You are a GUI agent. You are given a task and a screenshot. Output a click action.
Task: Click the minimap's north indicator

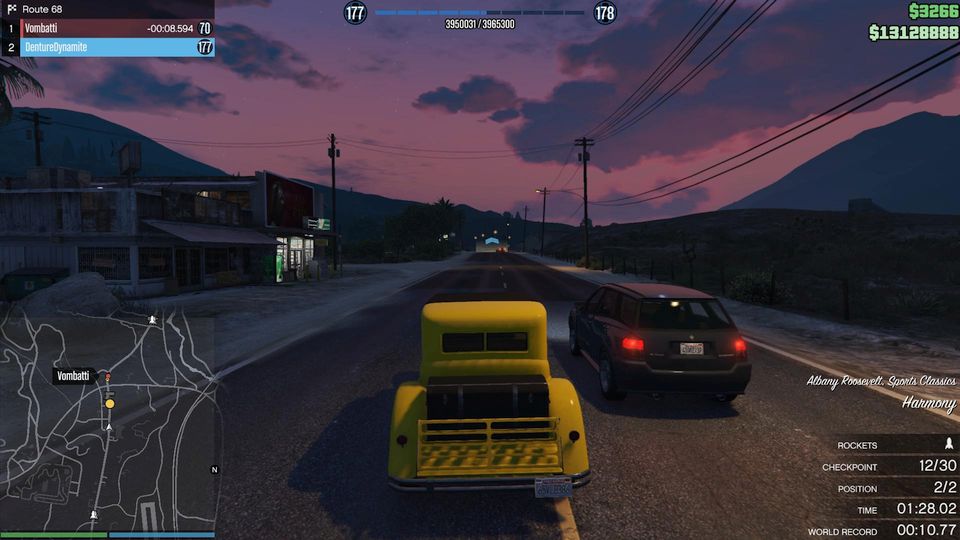(214, 469)
